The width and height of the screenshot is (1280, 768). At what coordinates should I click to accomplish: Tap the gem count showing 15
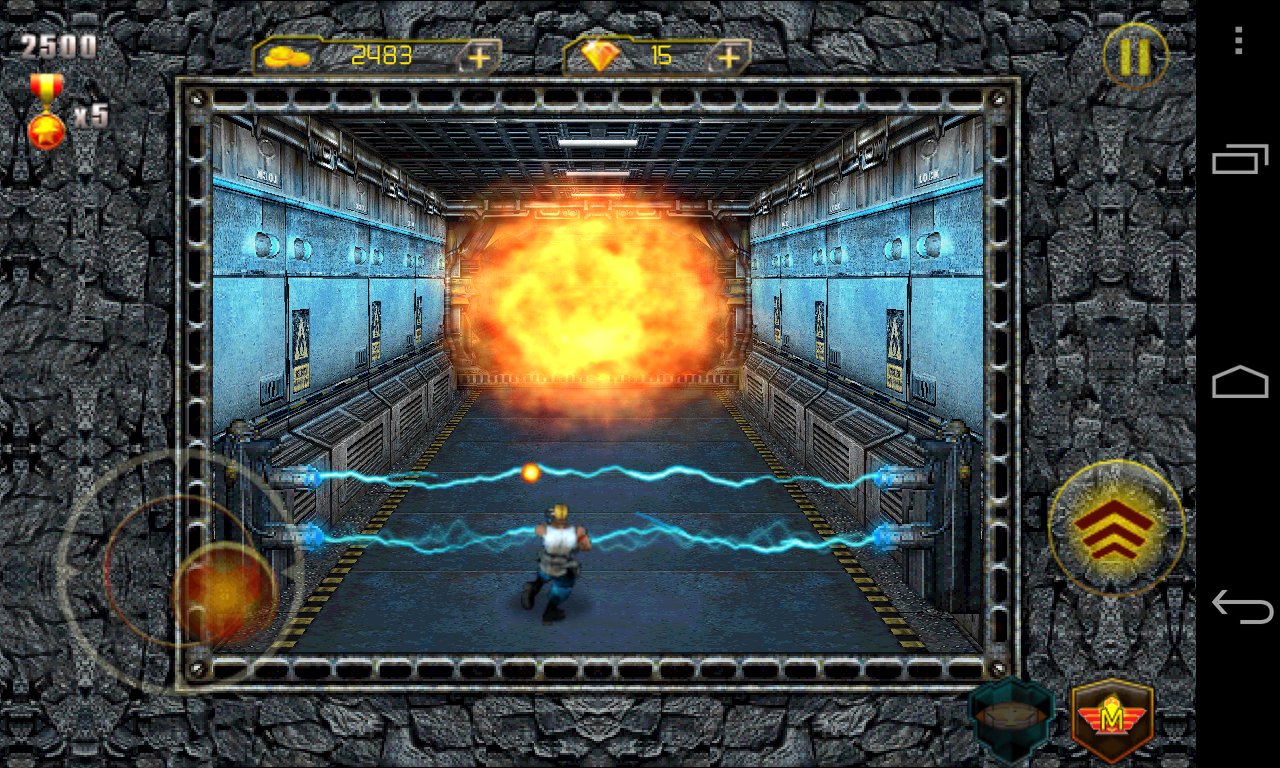coord(660,54)
